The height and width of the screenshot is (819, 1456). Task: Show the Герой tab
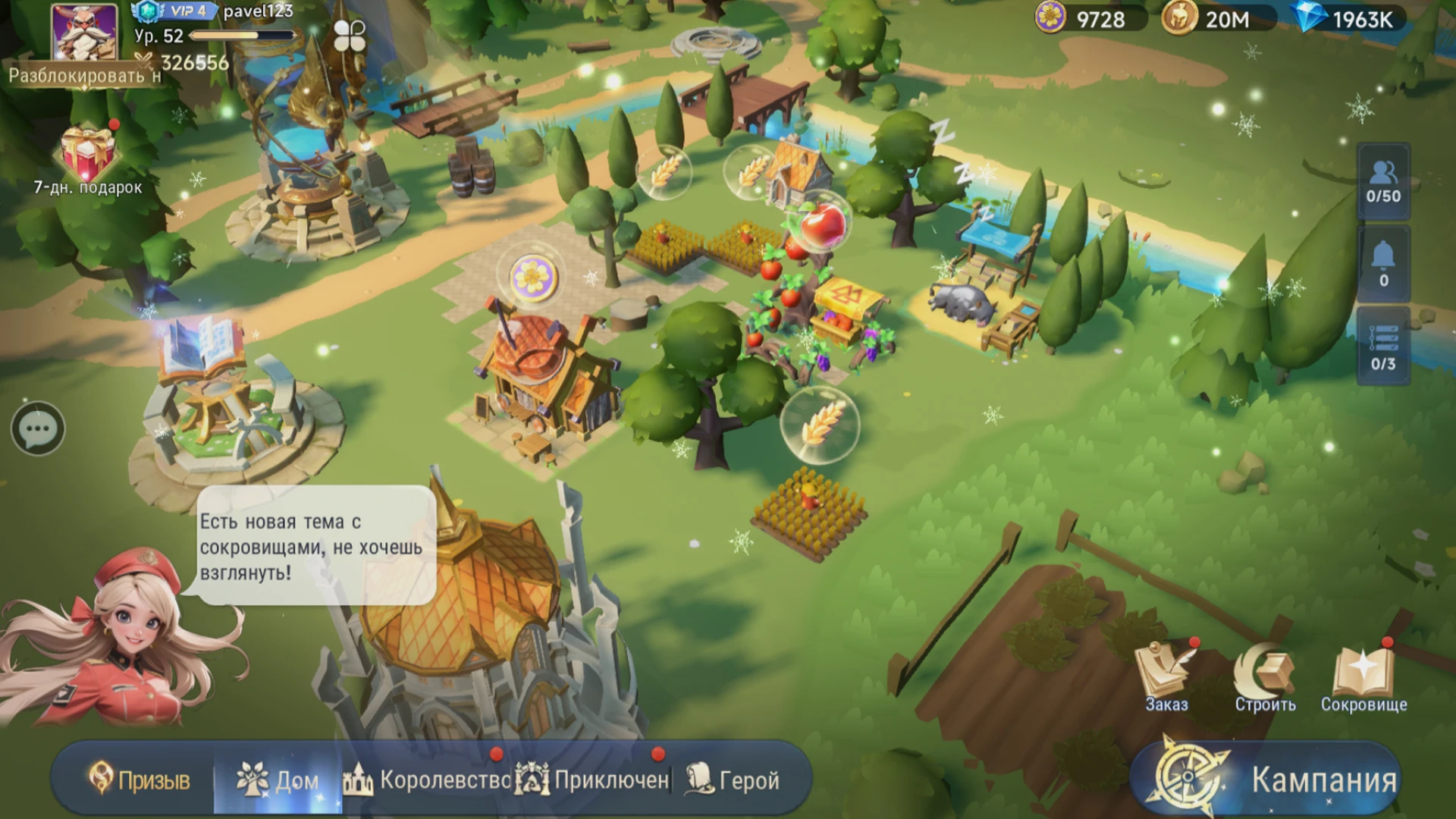pos(733,780)
